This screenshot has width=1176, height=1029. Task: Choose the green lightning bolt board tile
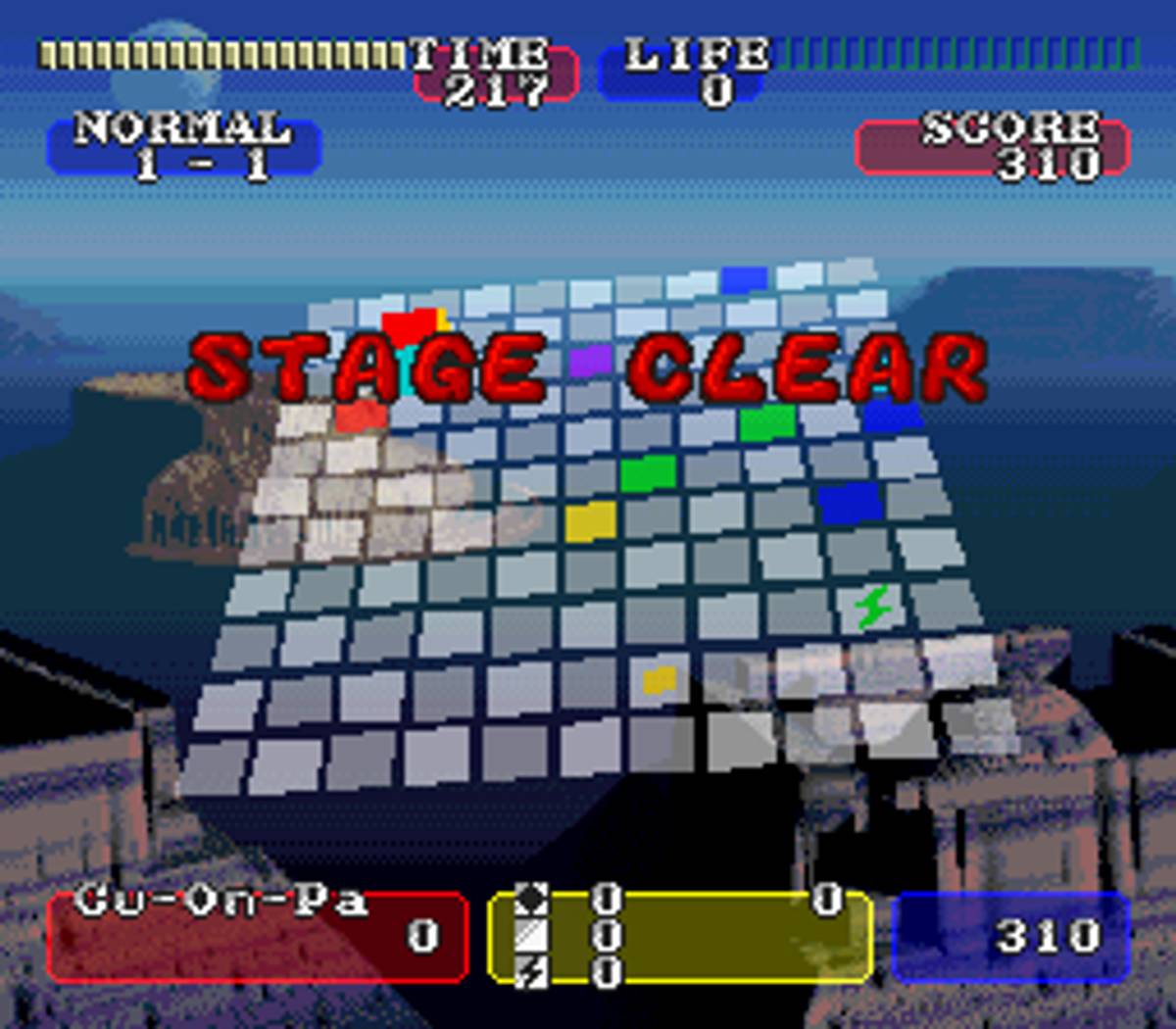(871, 607)
